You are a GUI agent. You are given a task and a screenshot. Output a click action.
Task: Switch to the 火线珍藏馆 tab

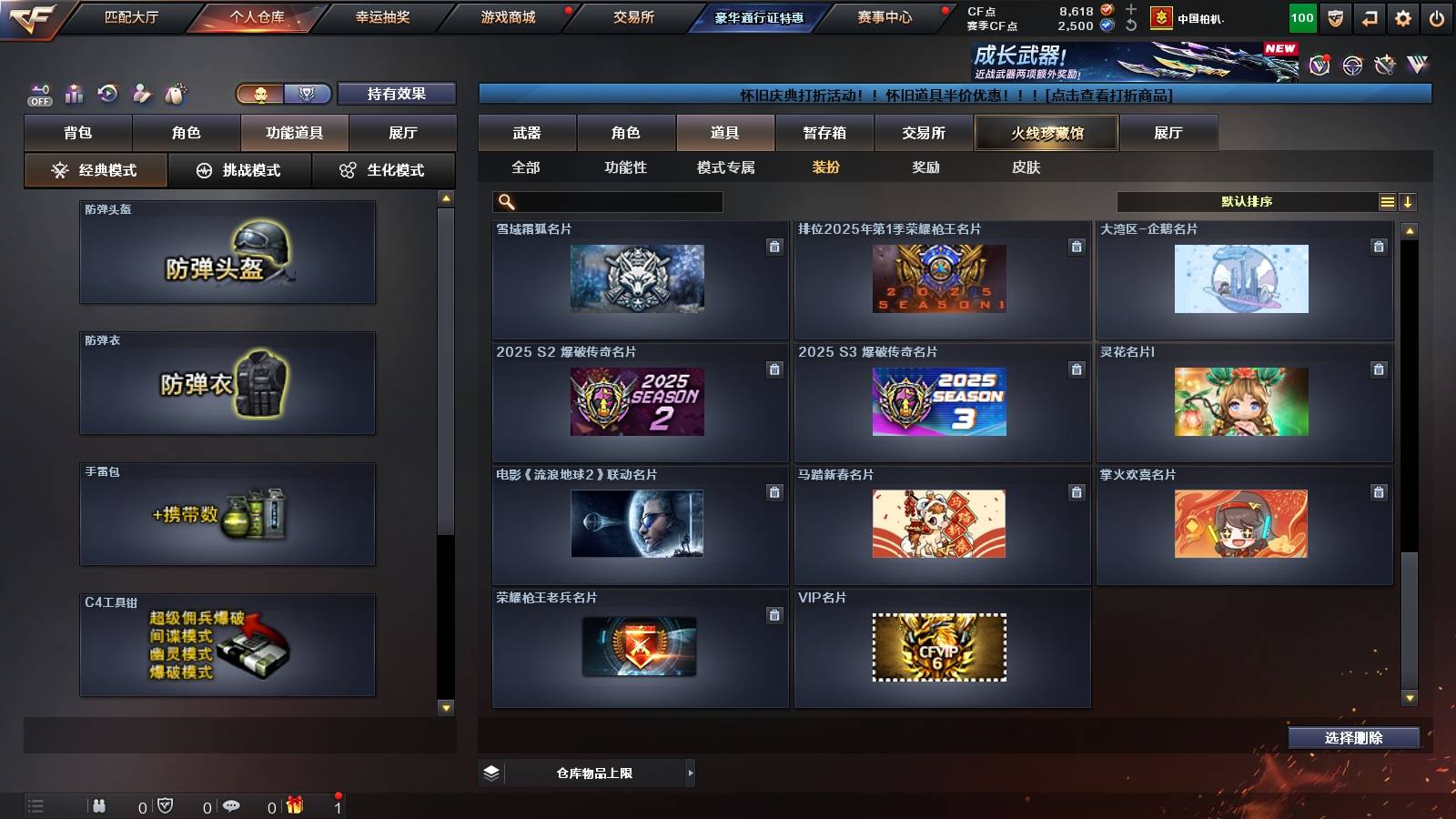1046,133
